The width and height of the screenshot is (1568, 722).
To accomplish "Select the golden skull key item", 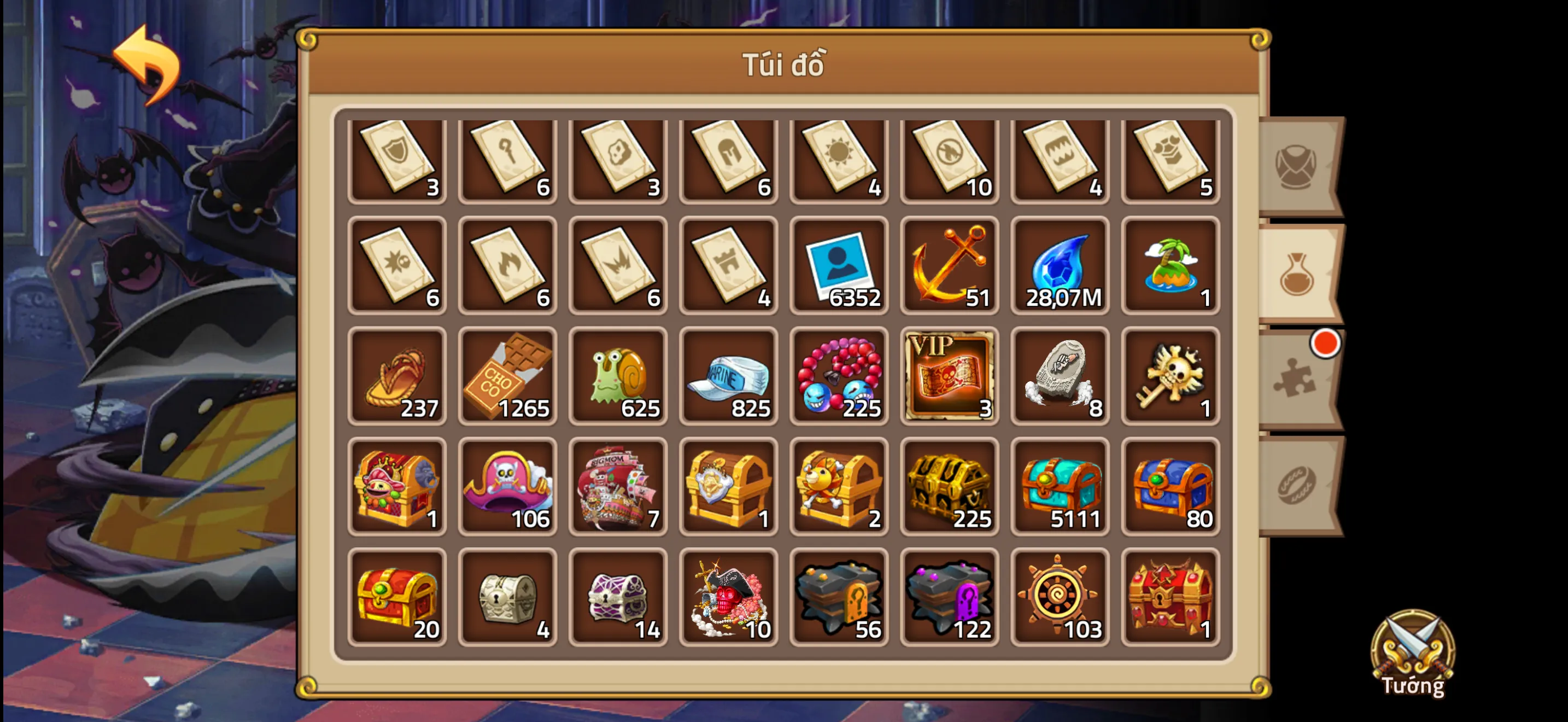I will pos(1171,376).
